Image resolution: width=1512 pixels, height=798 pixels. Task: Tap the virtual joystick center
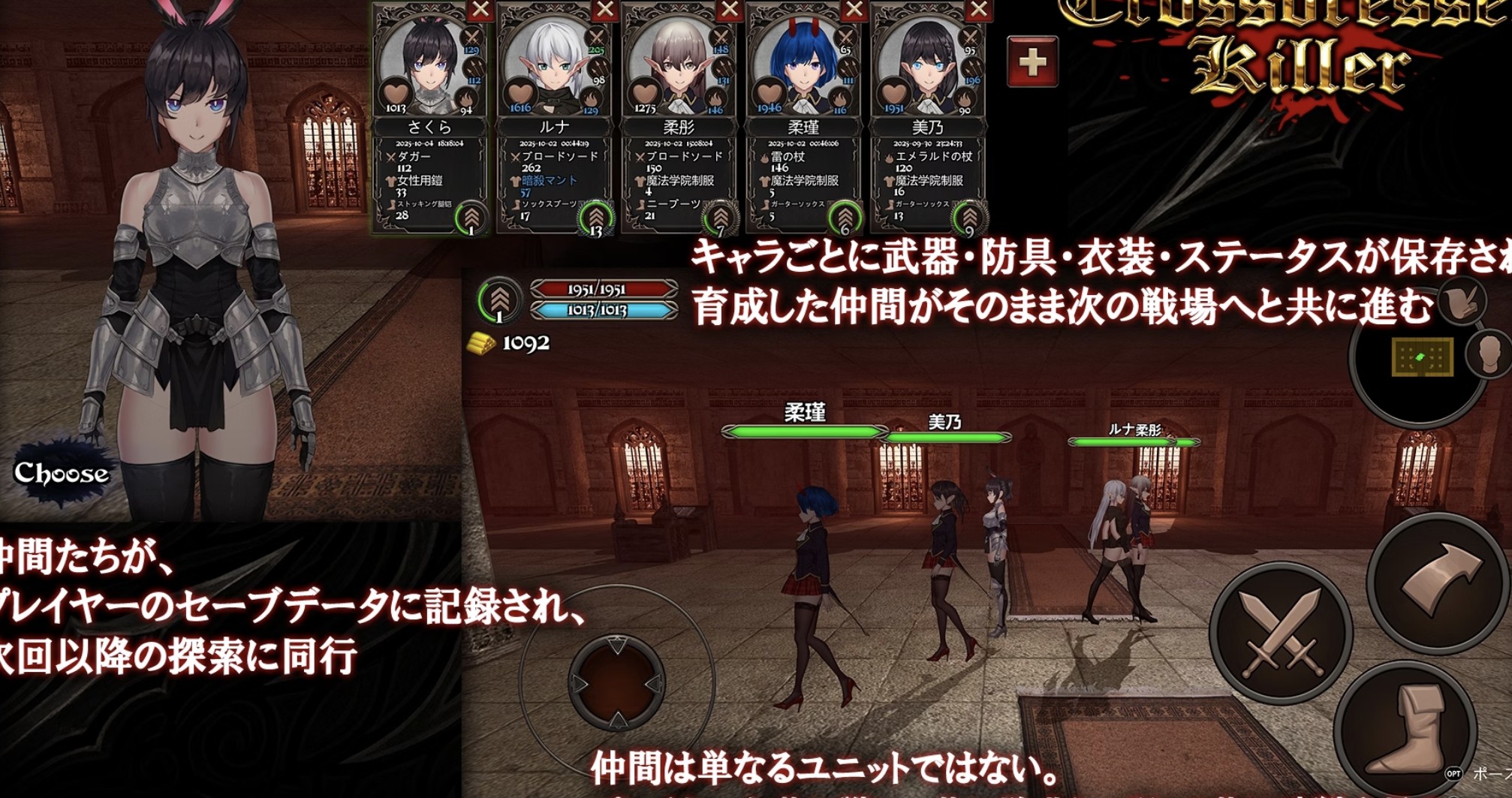(616, 682)
